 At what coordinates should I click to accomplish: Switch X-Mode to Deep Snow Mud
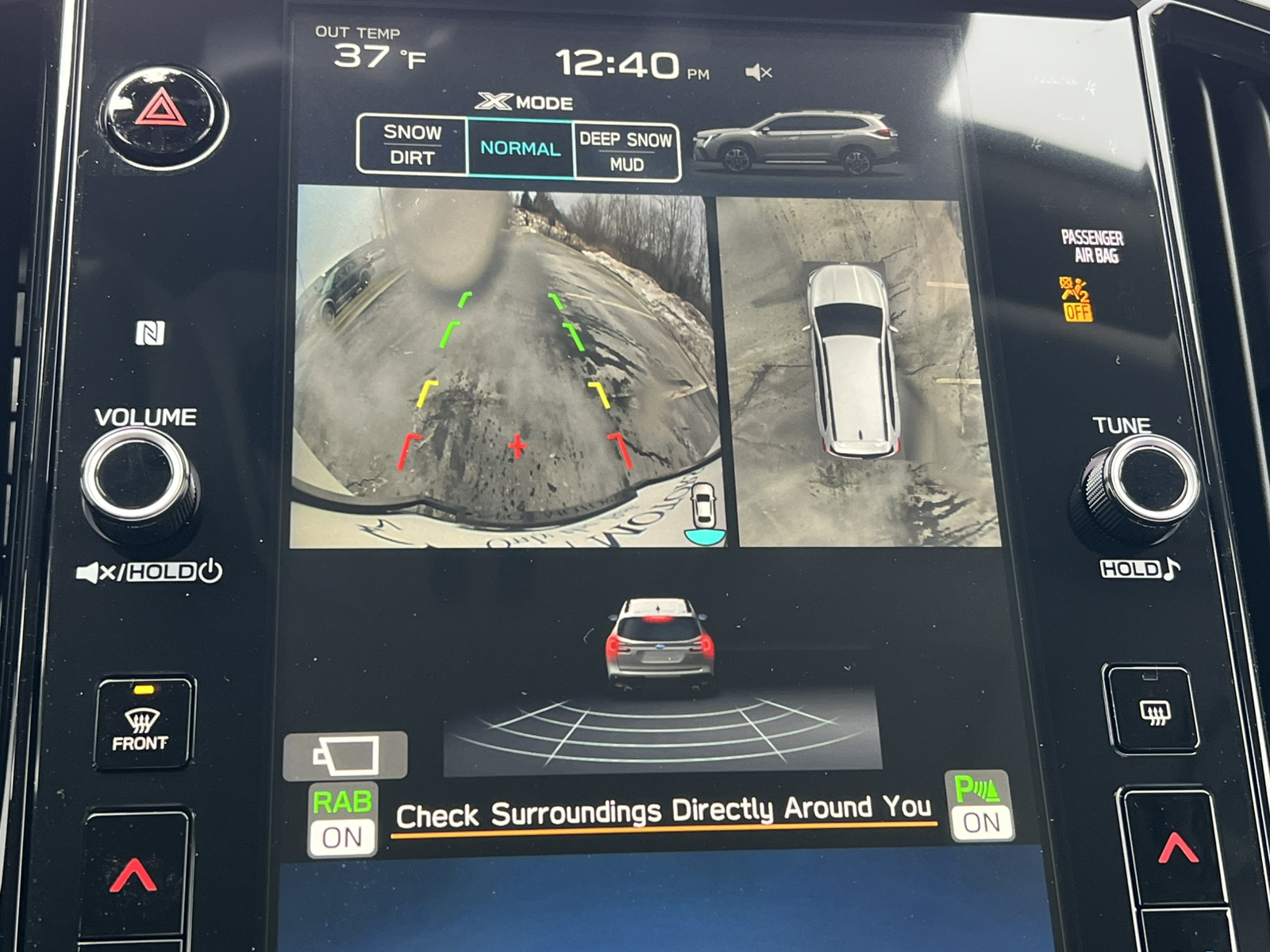(x=626, y=152)
